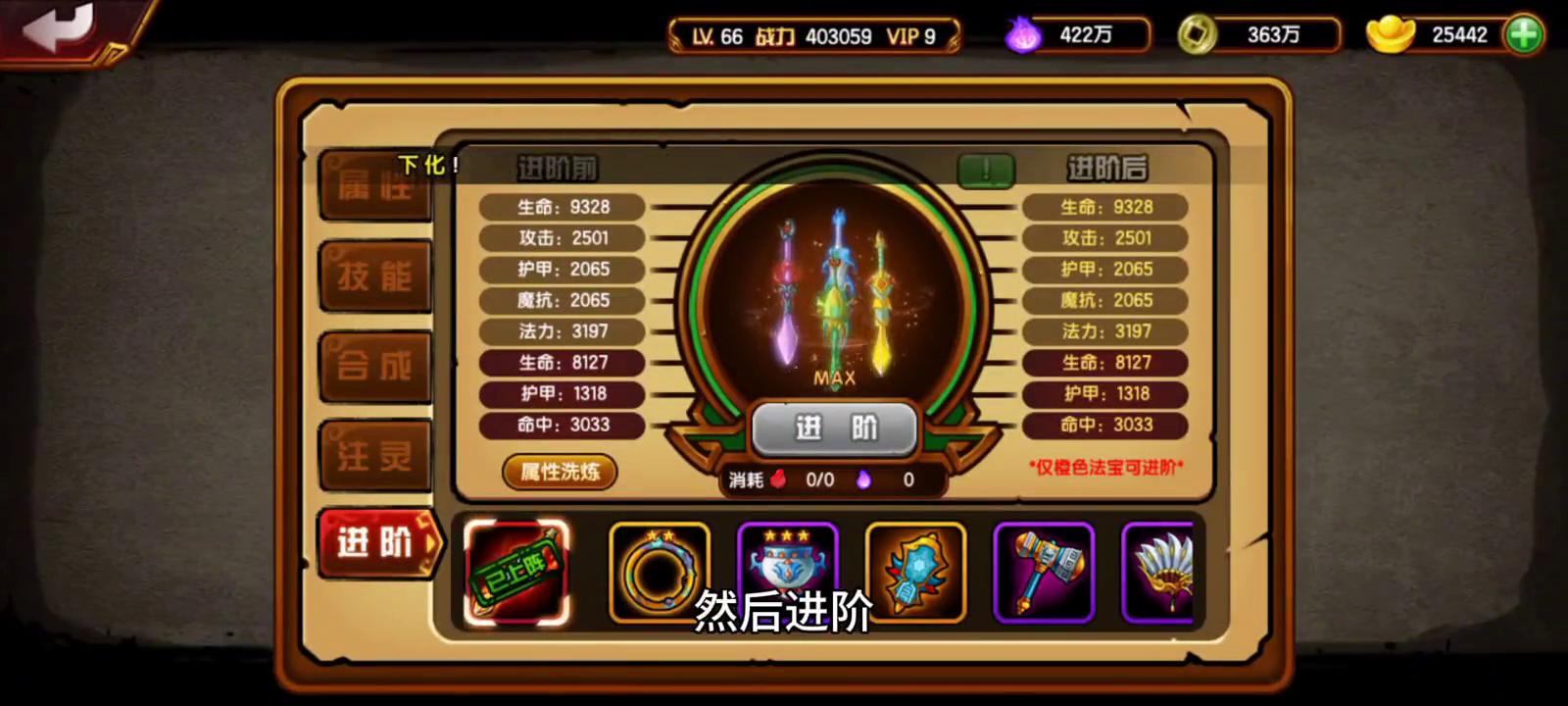Click the 属性洗炼 button

click(x=559, y=473)
